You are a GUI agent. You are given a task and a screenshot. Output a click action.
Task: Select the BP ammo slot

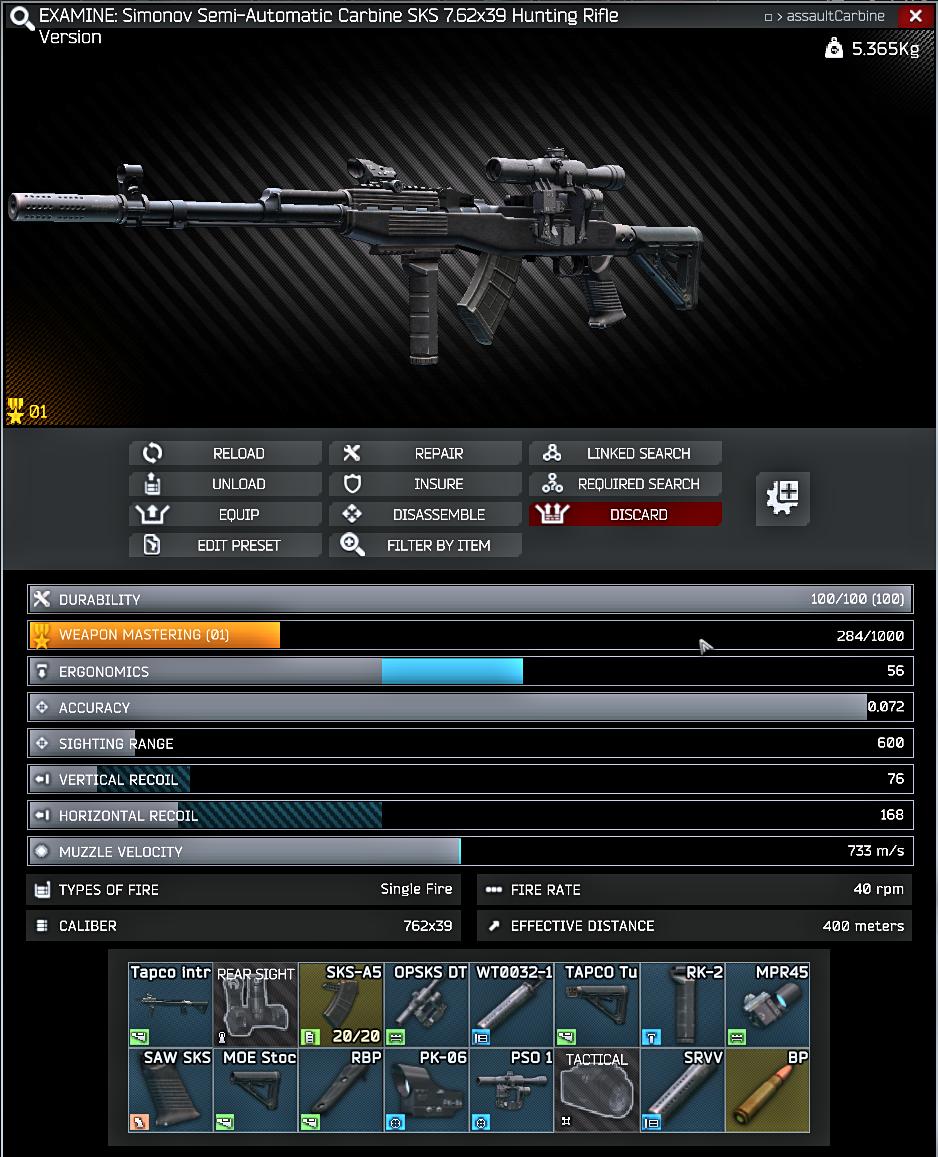768,1090
